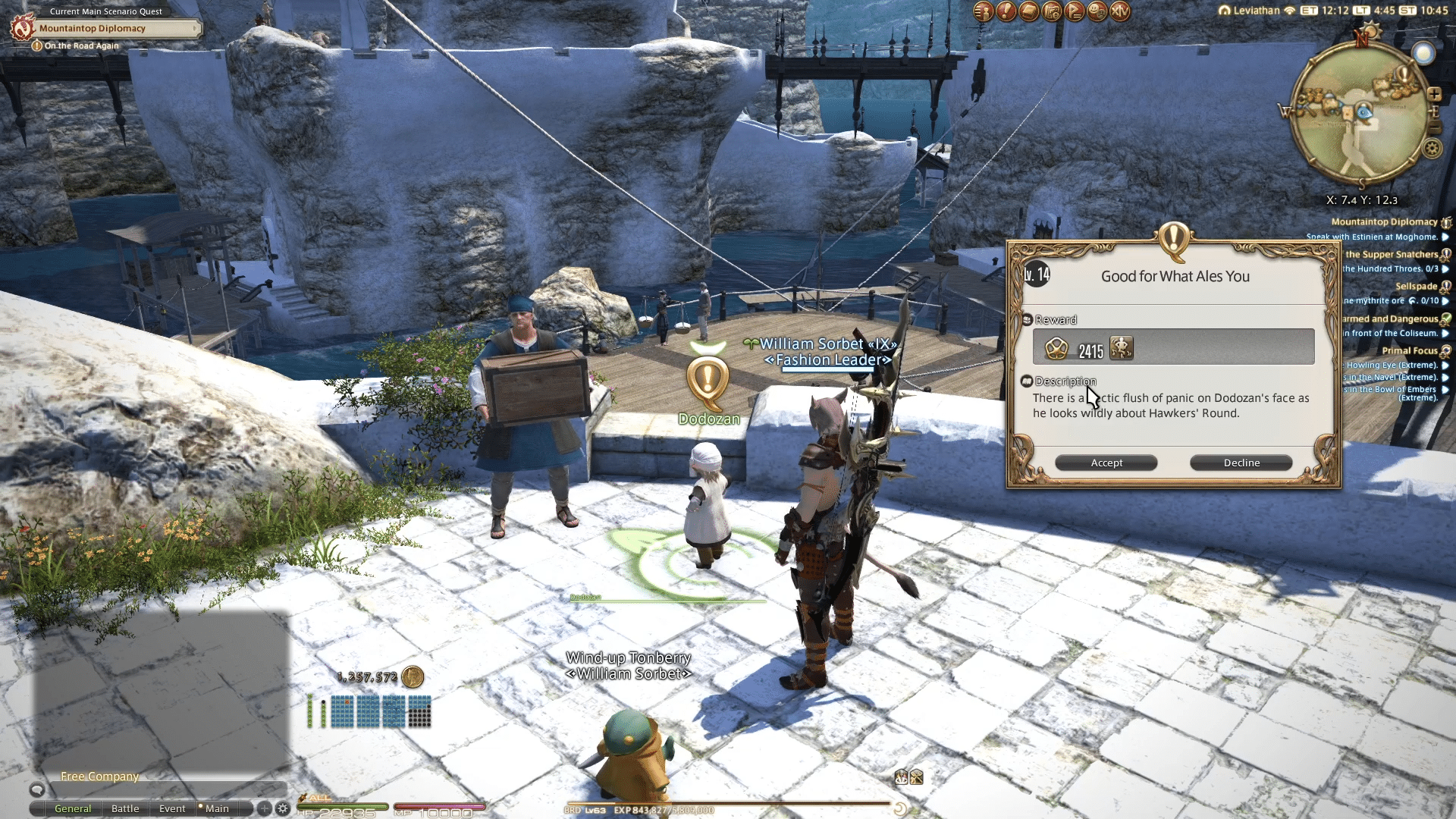The height and width of the screenshot is (819, 1456).
Task: Expand the 'Speak with Estinien at Moghome' objective arrow
Action: [x=1447, y=237]
